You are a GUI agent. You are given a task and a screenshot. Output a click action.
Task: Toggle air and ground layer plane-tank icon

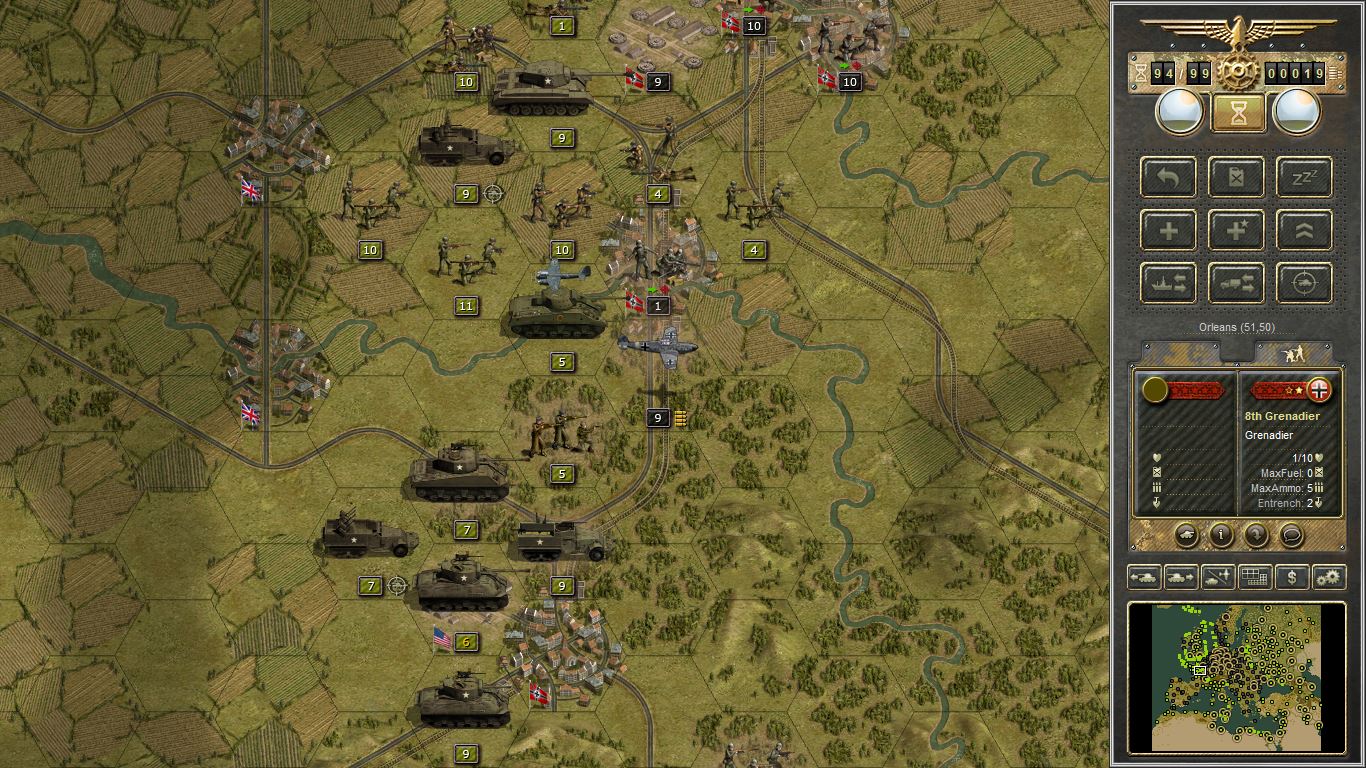pos(1220,577)
